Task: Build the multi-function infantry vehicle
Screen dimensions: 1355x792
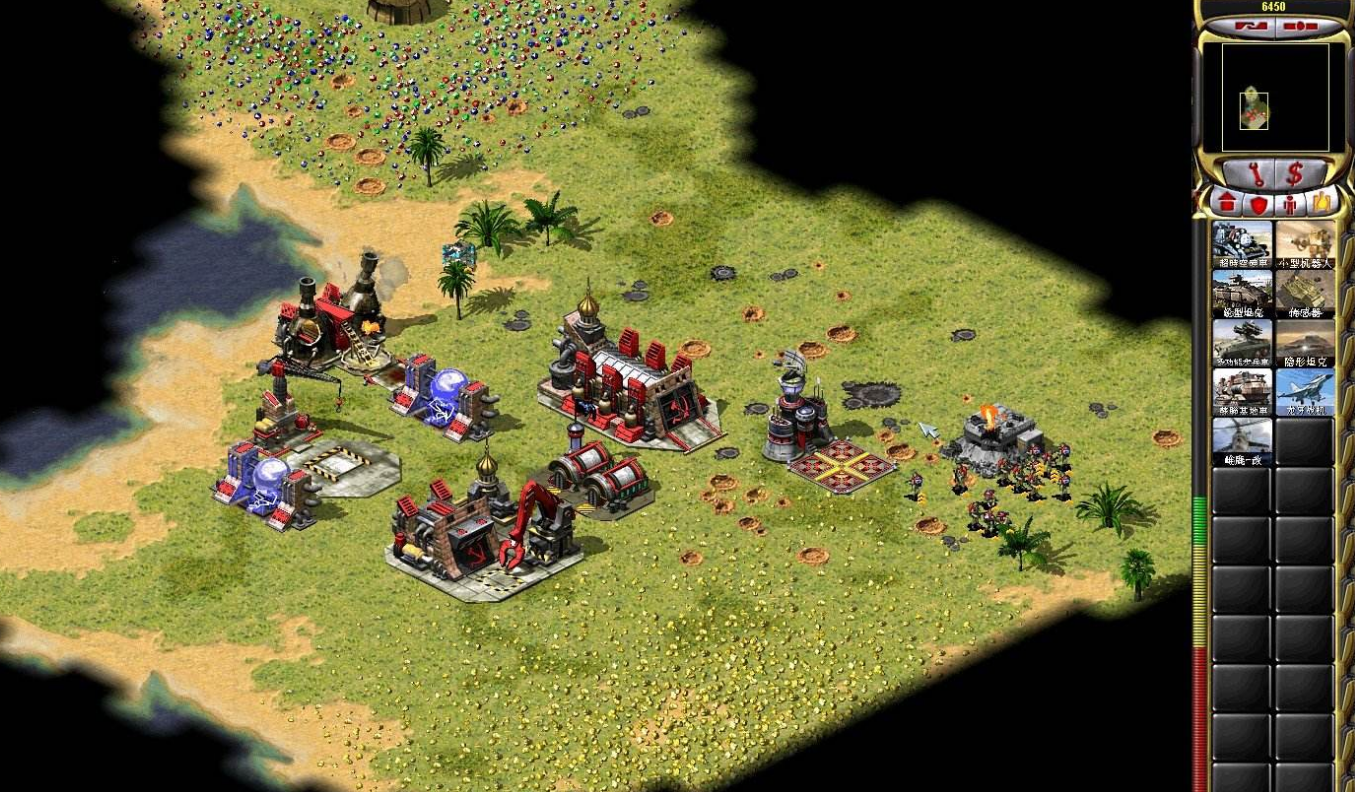Action: [1242, 342]
